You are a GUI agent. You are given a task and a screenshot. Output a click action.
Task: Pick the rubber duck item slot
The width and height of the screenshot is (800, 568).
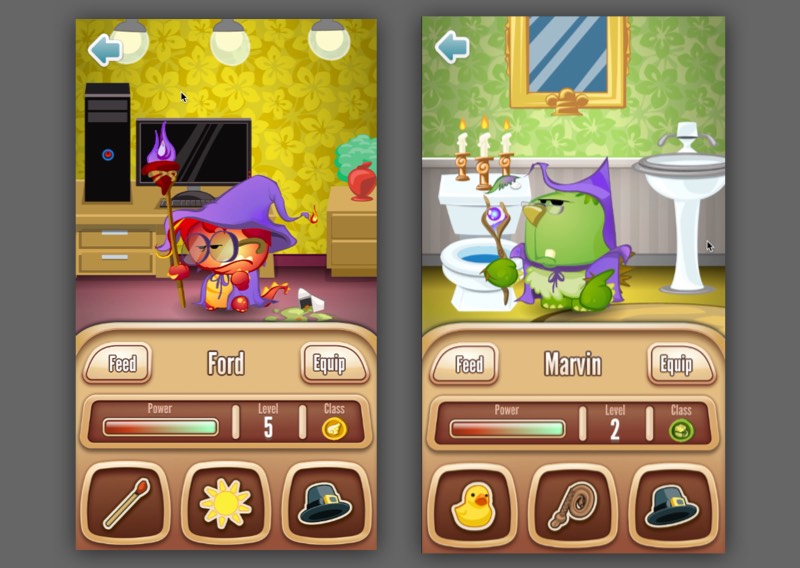click(472, 505)
